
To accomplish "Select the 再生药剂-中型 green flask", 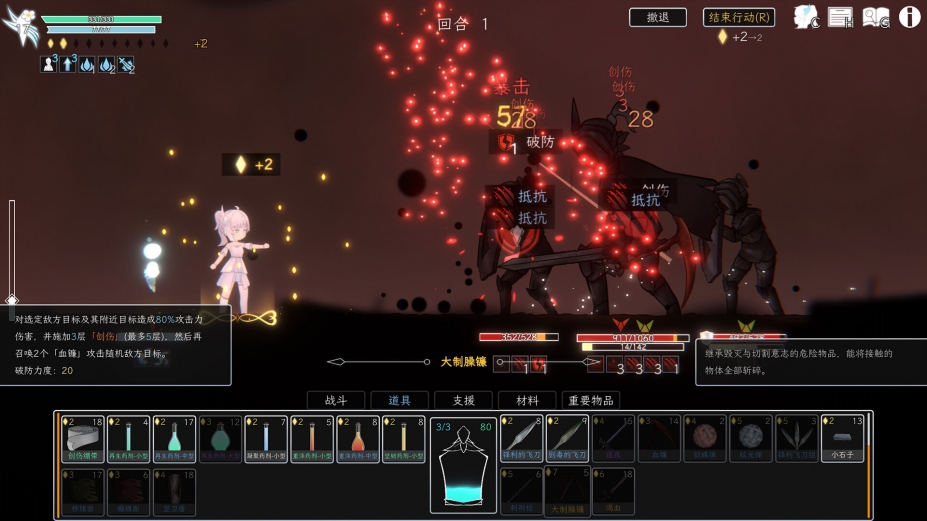I will 174,439.
